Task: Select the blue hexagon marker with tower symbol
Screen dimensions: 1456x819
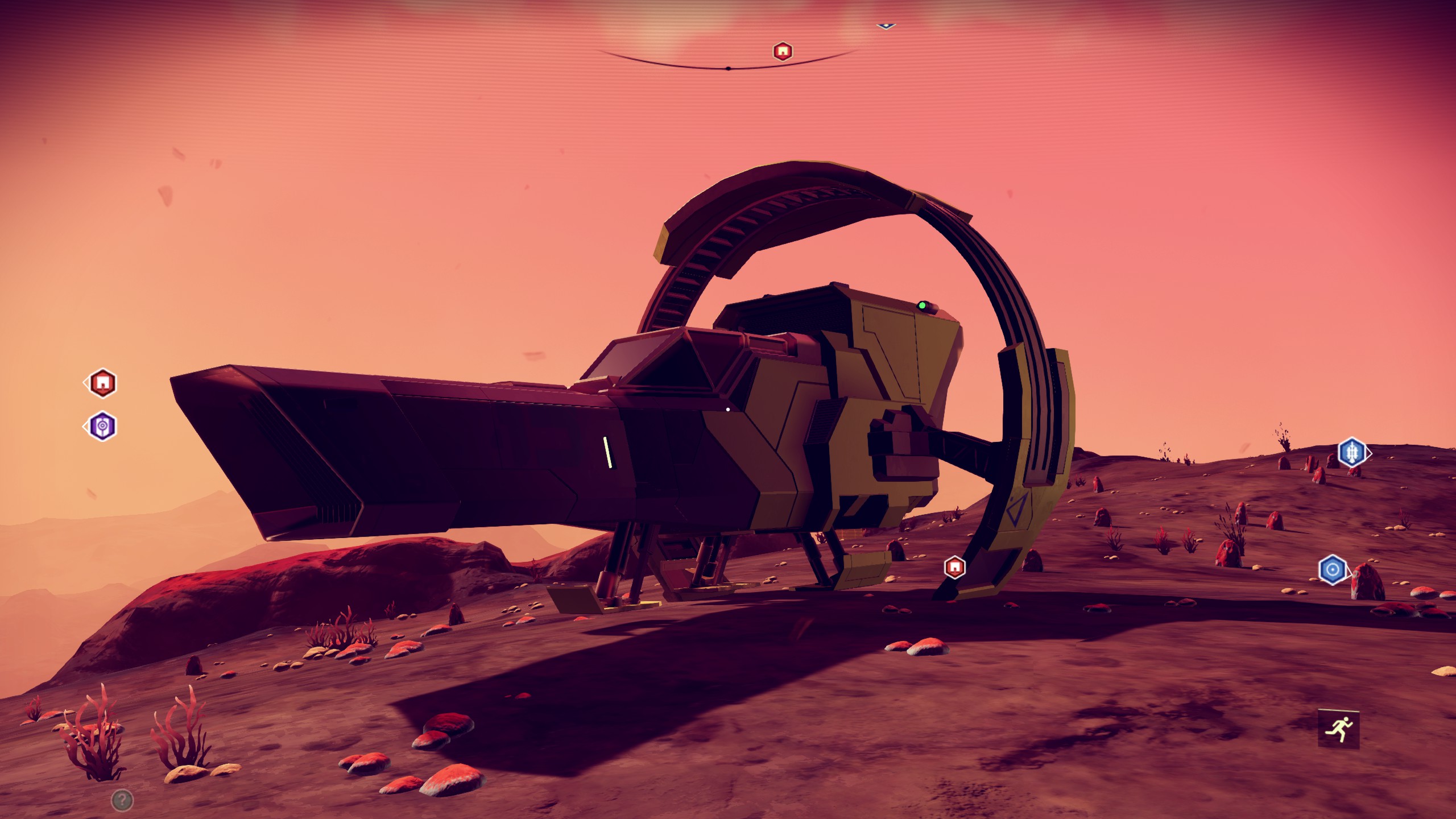Action: pyautogui.click(x=1351, y=453)
